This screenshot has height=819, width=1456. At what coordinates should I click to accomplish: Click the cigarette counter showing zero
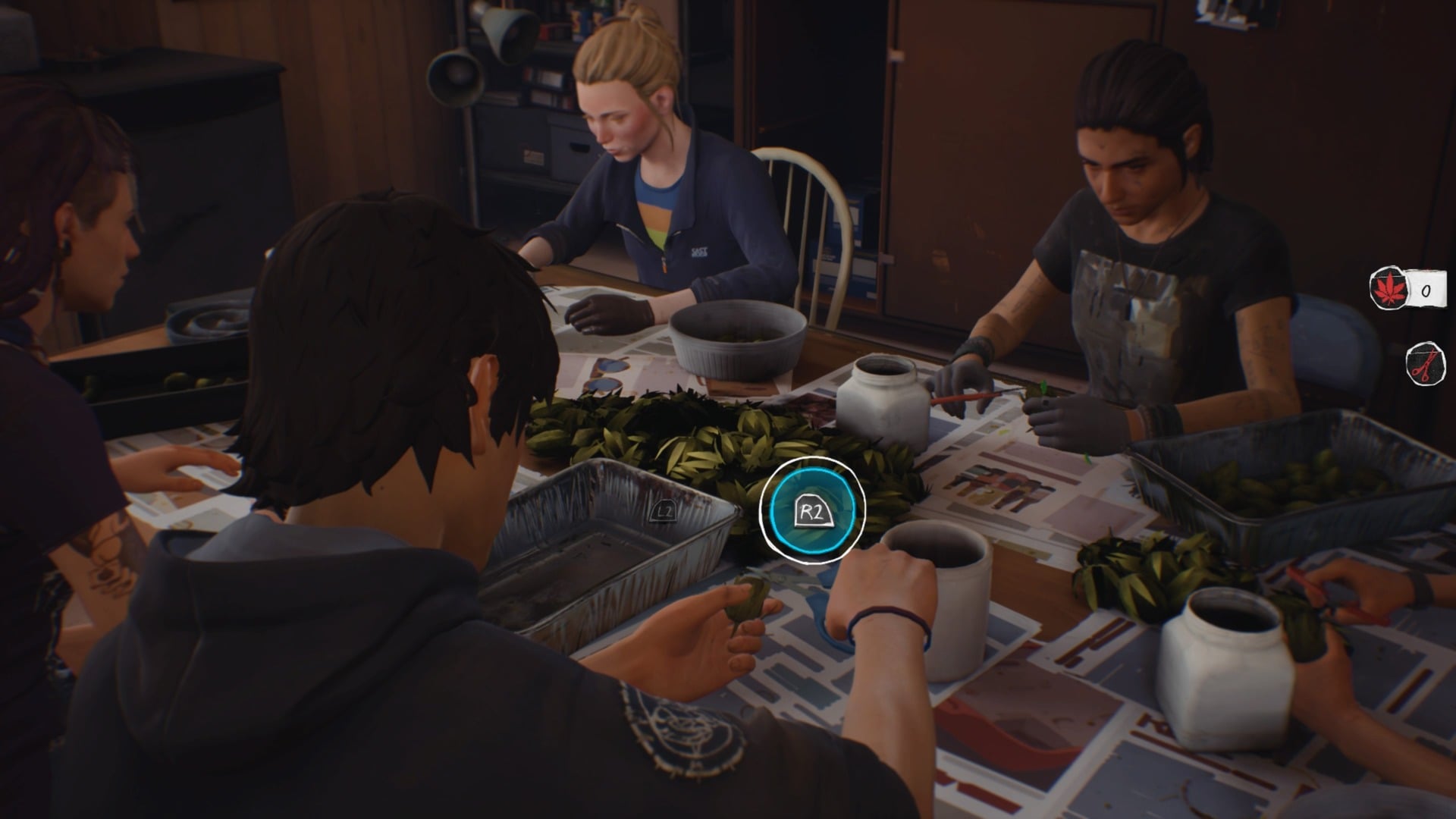[1426, 289]
